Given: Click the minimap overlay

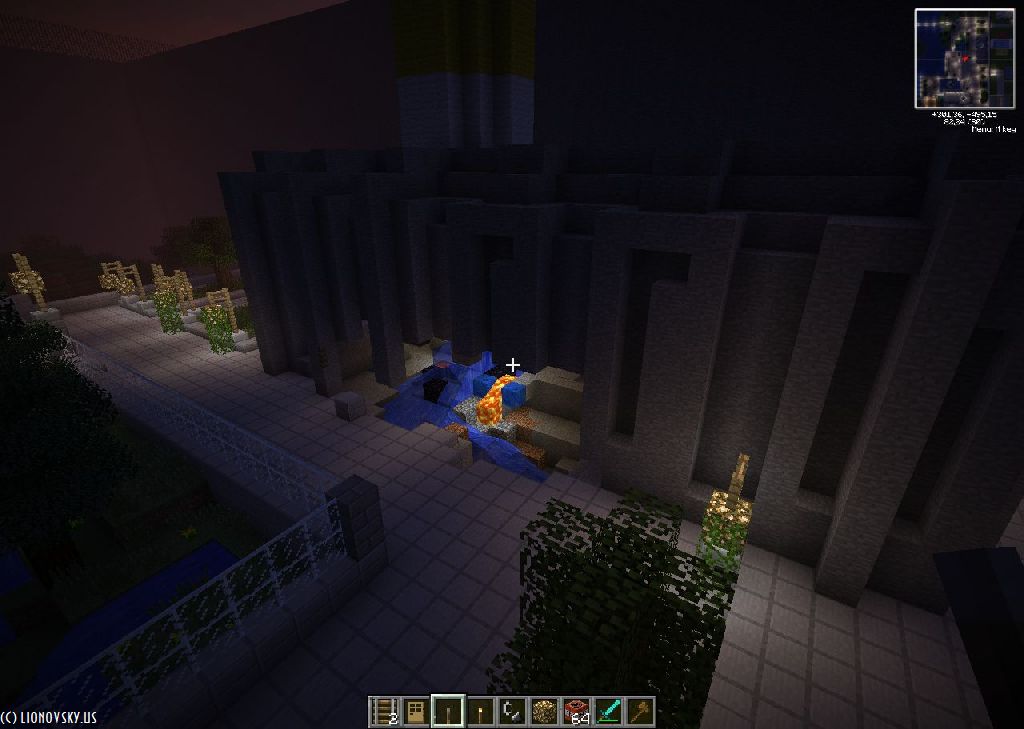Looking at the screenshot, I should tap(964, 58).
